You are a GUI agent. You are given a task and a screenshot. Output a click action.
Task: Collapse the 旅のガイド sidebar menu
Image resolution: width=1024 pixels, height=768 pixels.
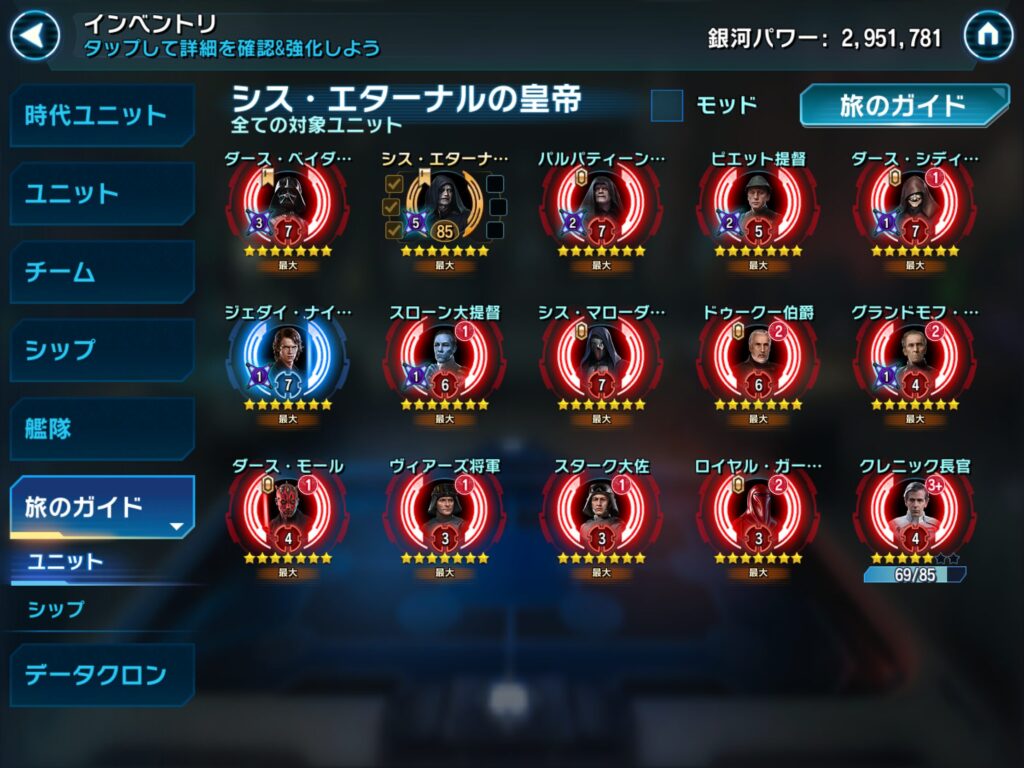tap(100, 507)
